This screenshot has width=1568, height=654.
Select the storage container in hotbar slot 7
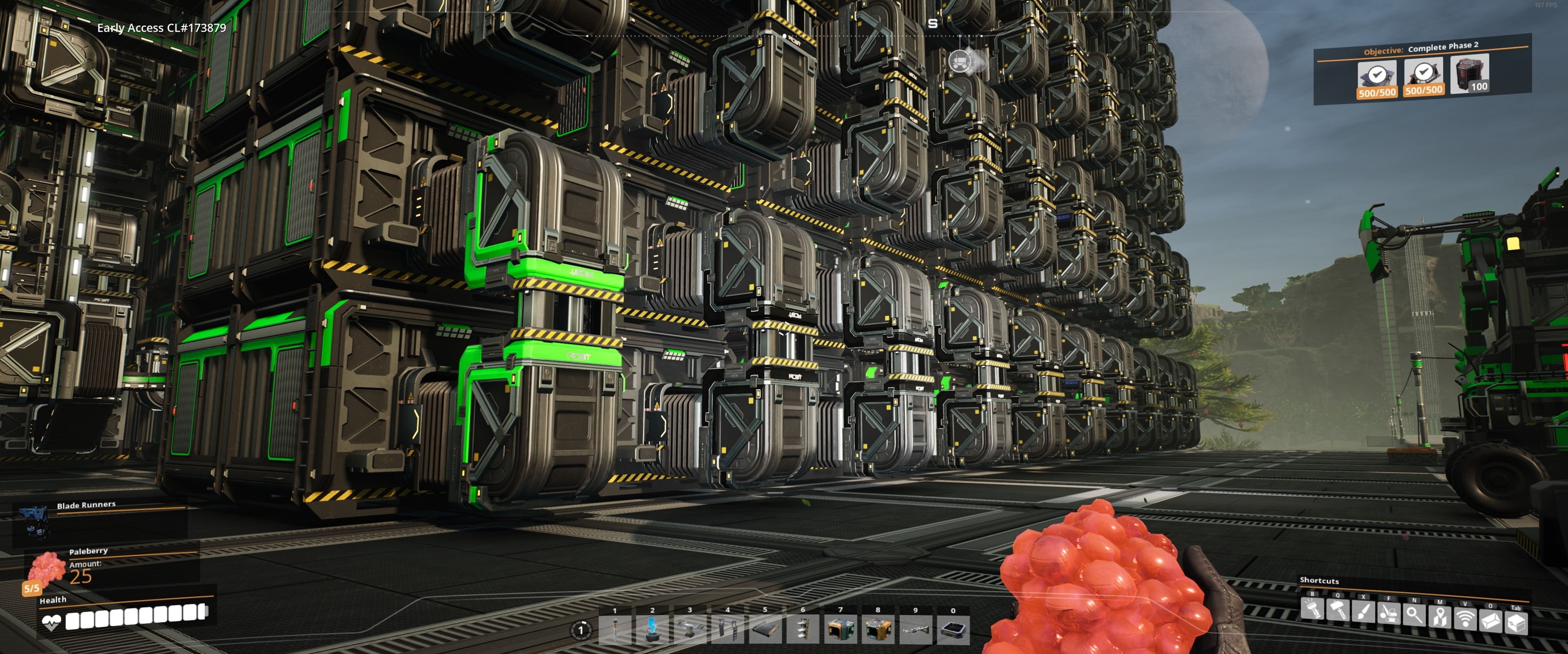tap(841, 631)
